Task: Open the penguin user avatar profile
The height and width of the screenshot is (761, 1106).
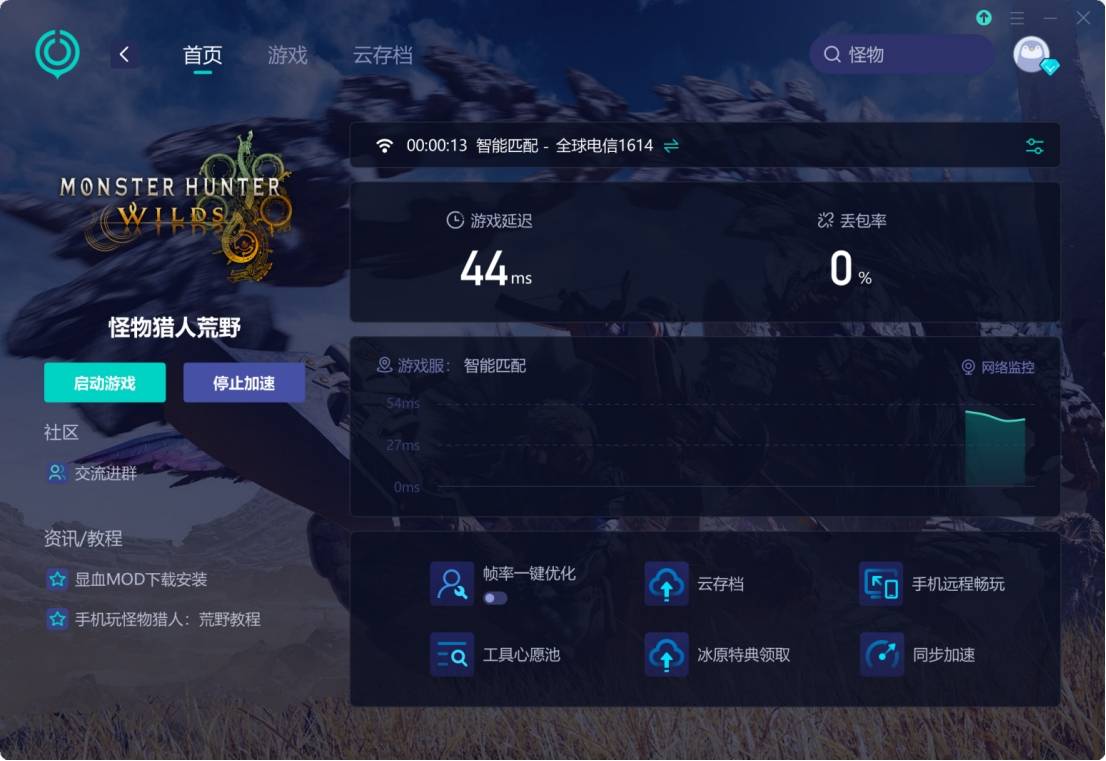Action: (1032, 55)
